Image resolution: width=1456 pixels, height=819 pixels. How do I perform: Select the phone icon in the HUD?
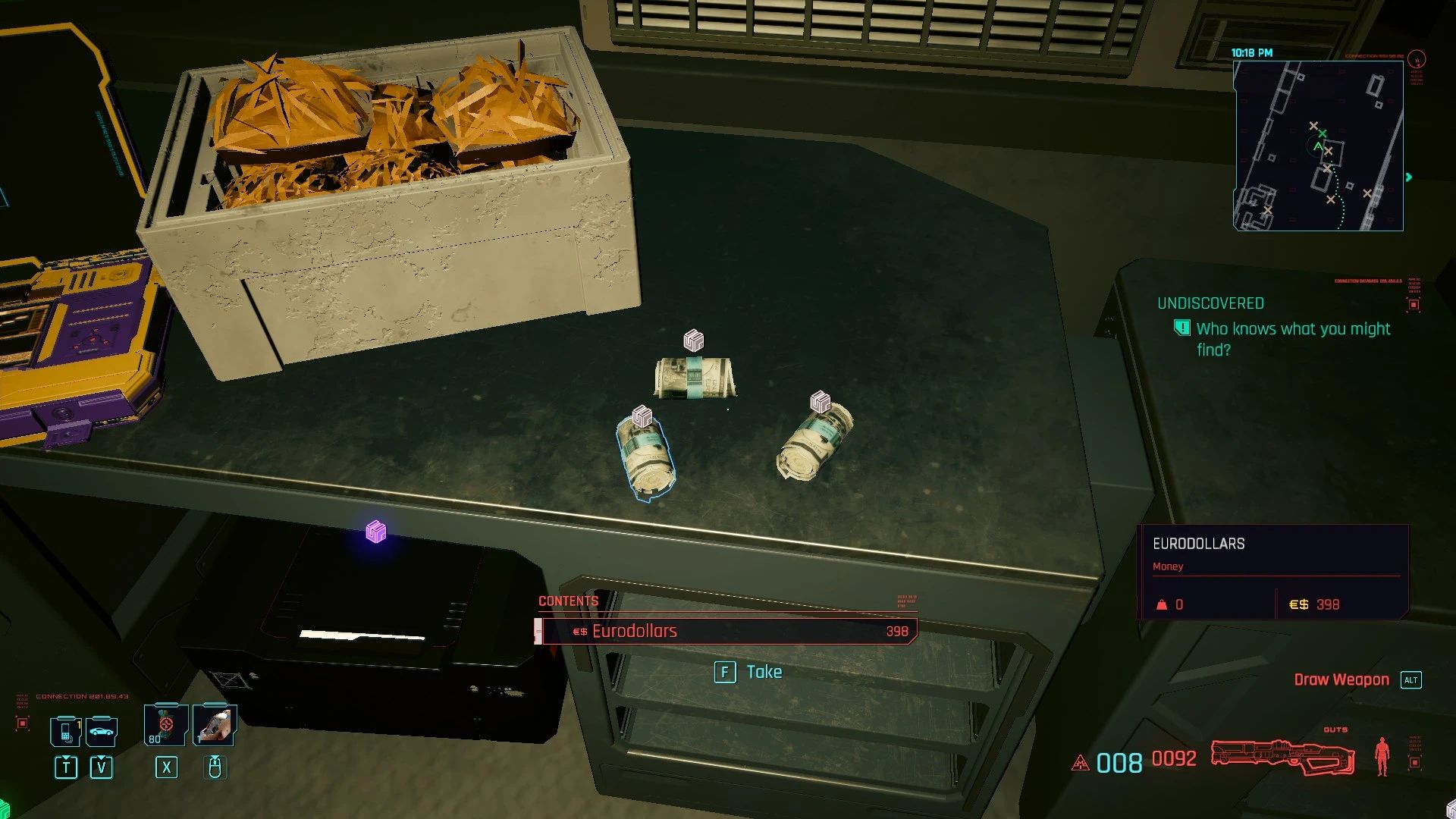[67, 730]
